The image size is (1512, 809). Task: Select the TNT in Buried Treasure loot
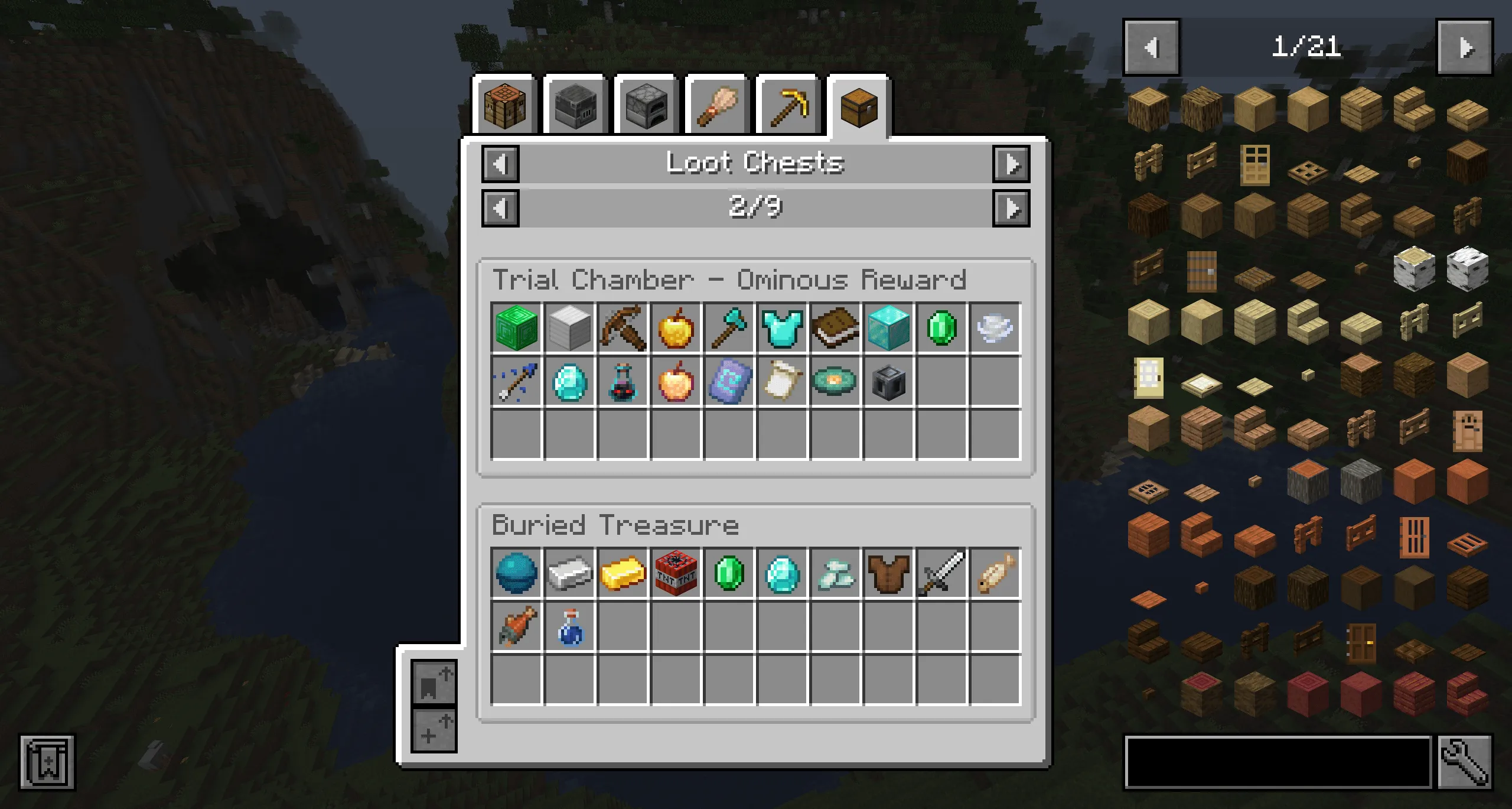click(x=675, y=572)
